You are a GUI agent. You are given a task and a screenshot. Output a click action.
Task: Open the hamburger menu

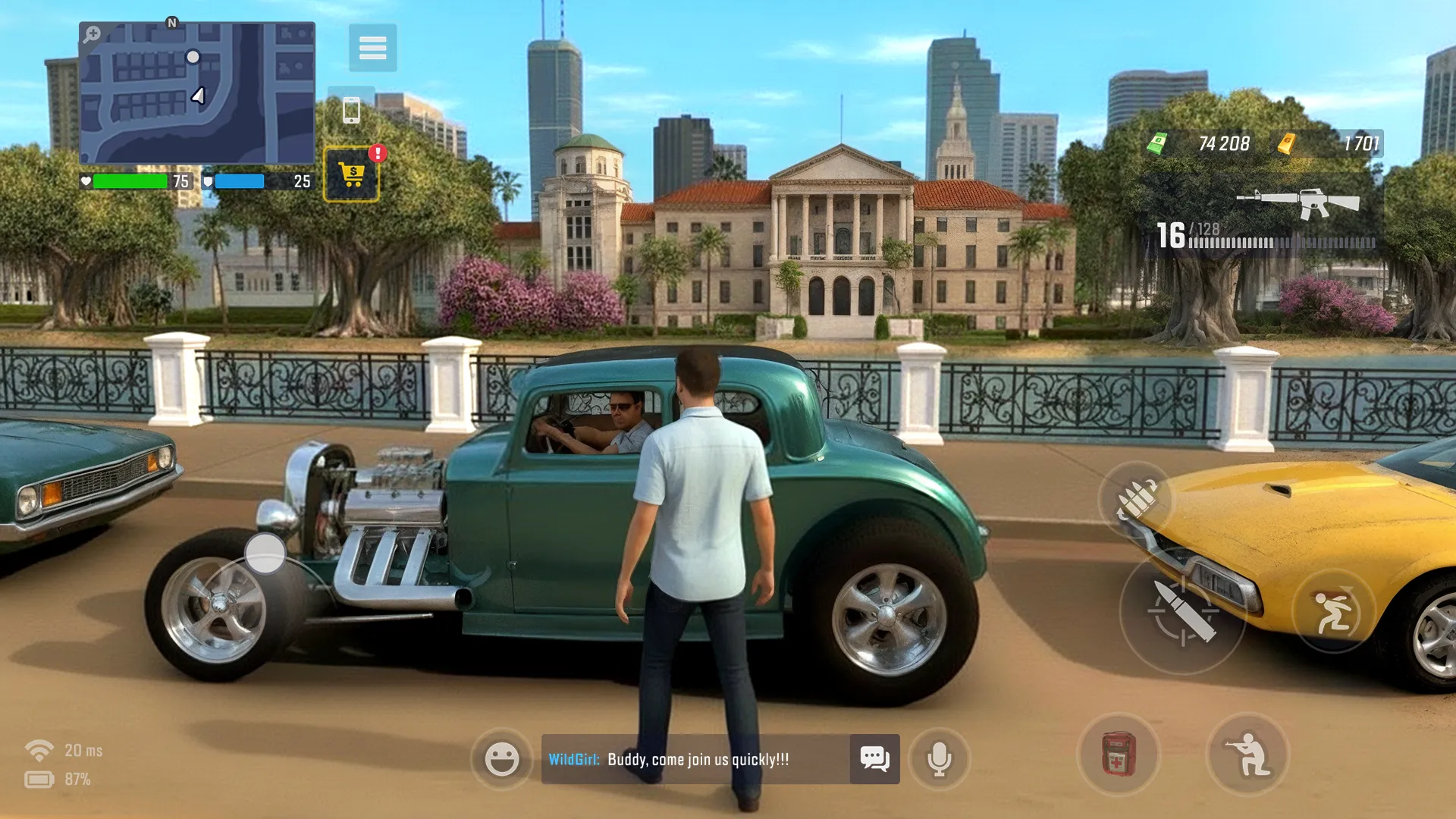373,48
